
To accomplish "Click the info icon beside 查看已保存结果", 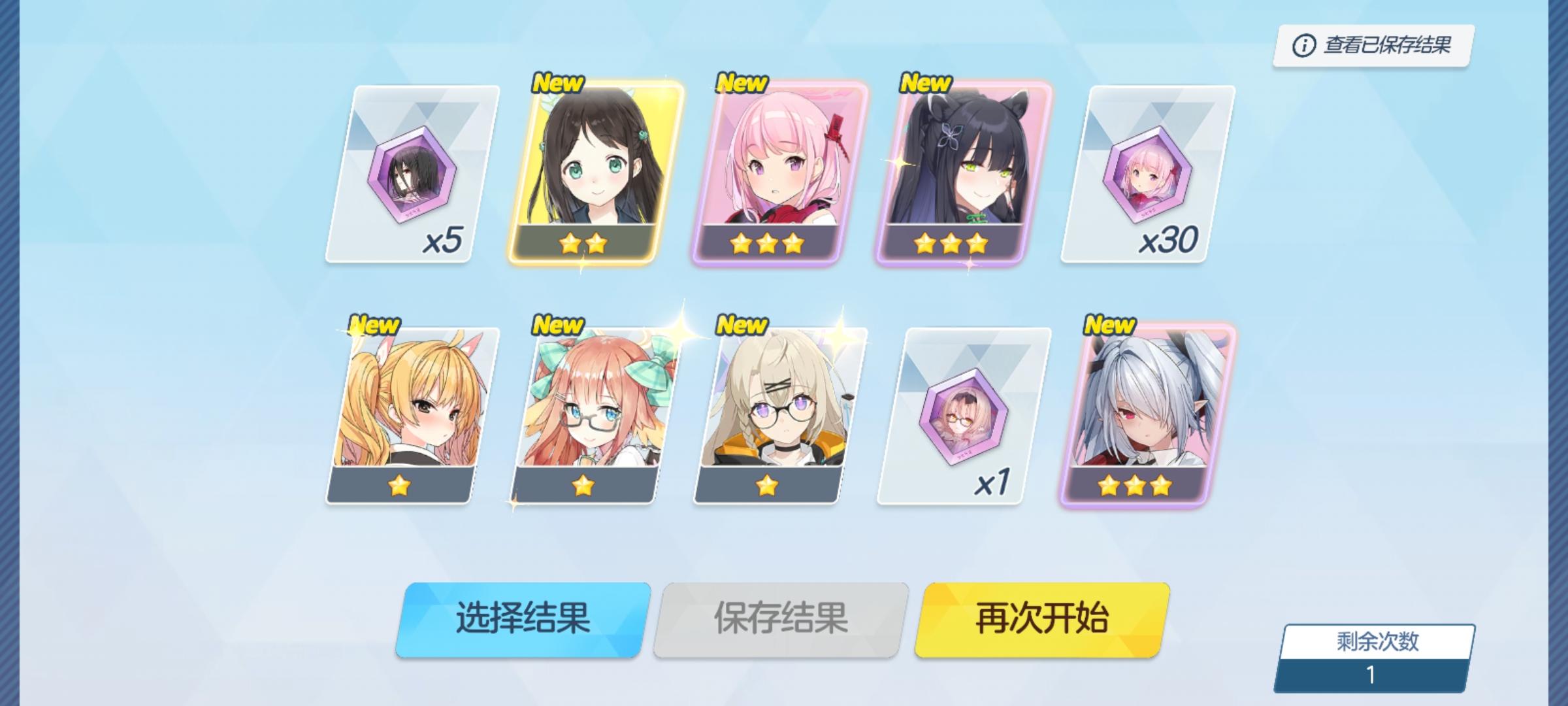I will pos(1303,44).
